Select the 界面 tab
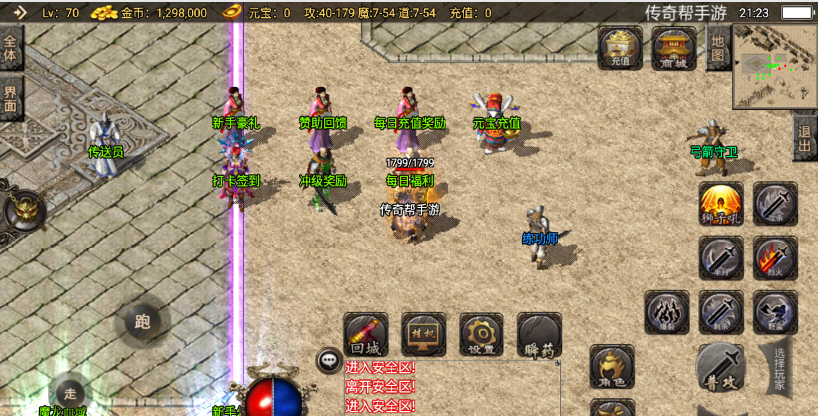 [x=11, y=99]
